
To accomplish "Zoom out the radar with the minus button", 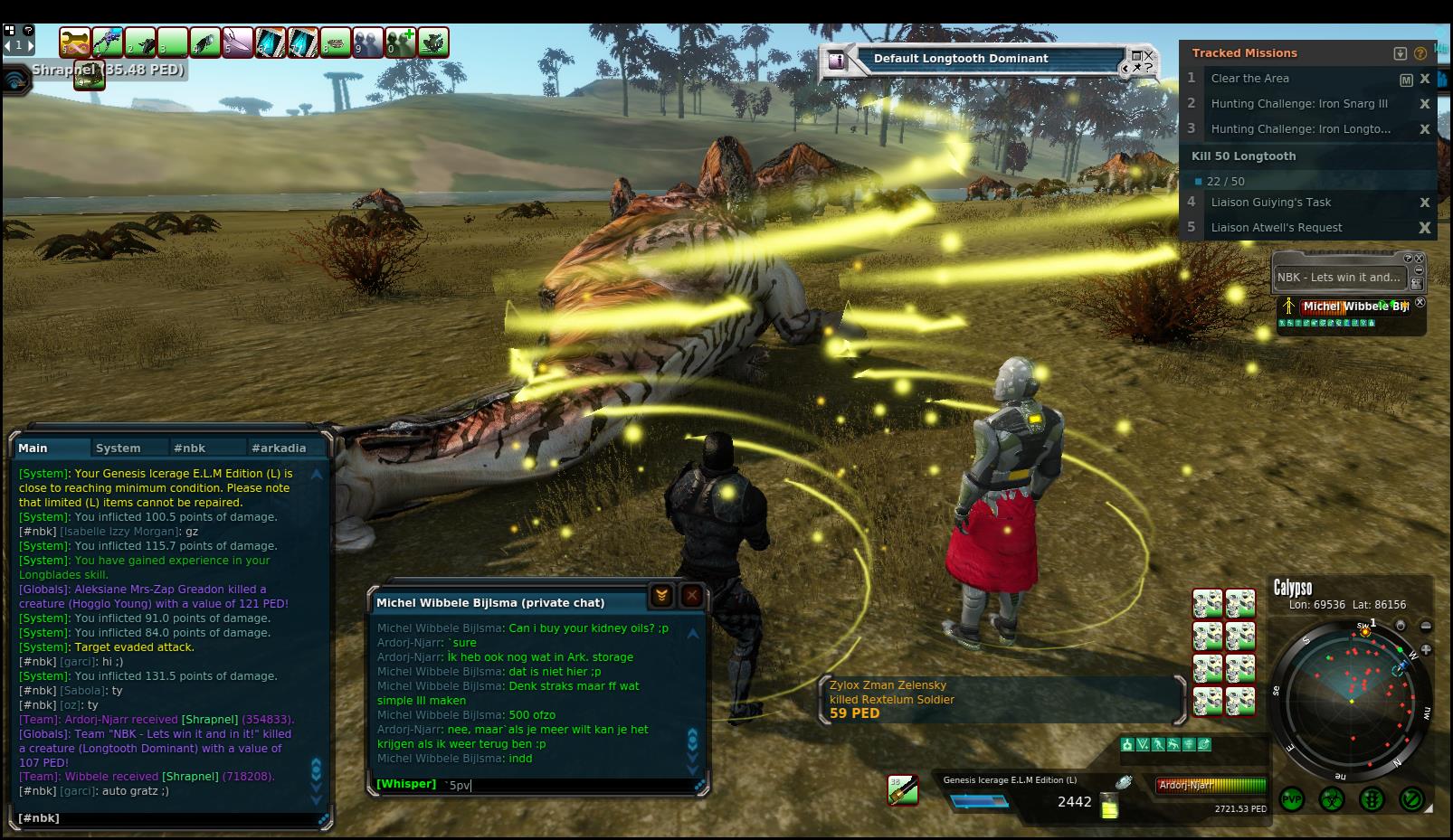I will [x=1426, y=626].
